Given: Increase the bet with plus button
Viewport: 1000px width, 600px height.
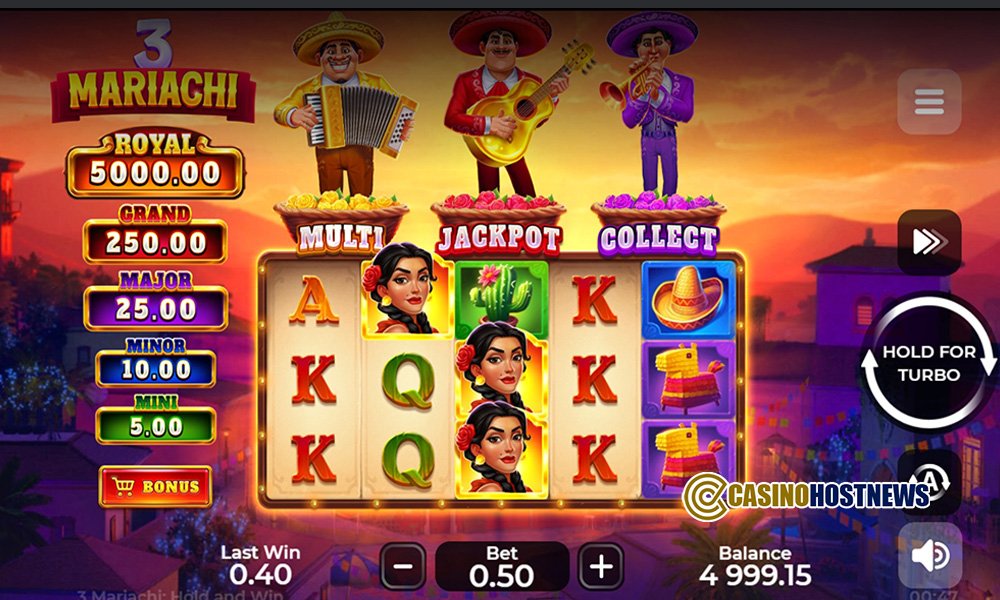Looking at the screenshot, I should tap(600, 566).
